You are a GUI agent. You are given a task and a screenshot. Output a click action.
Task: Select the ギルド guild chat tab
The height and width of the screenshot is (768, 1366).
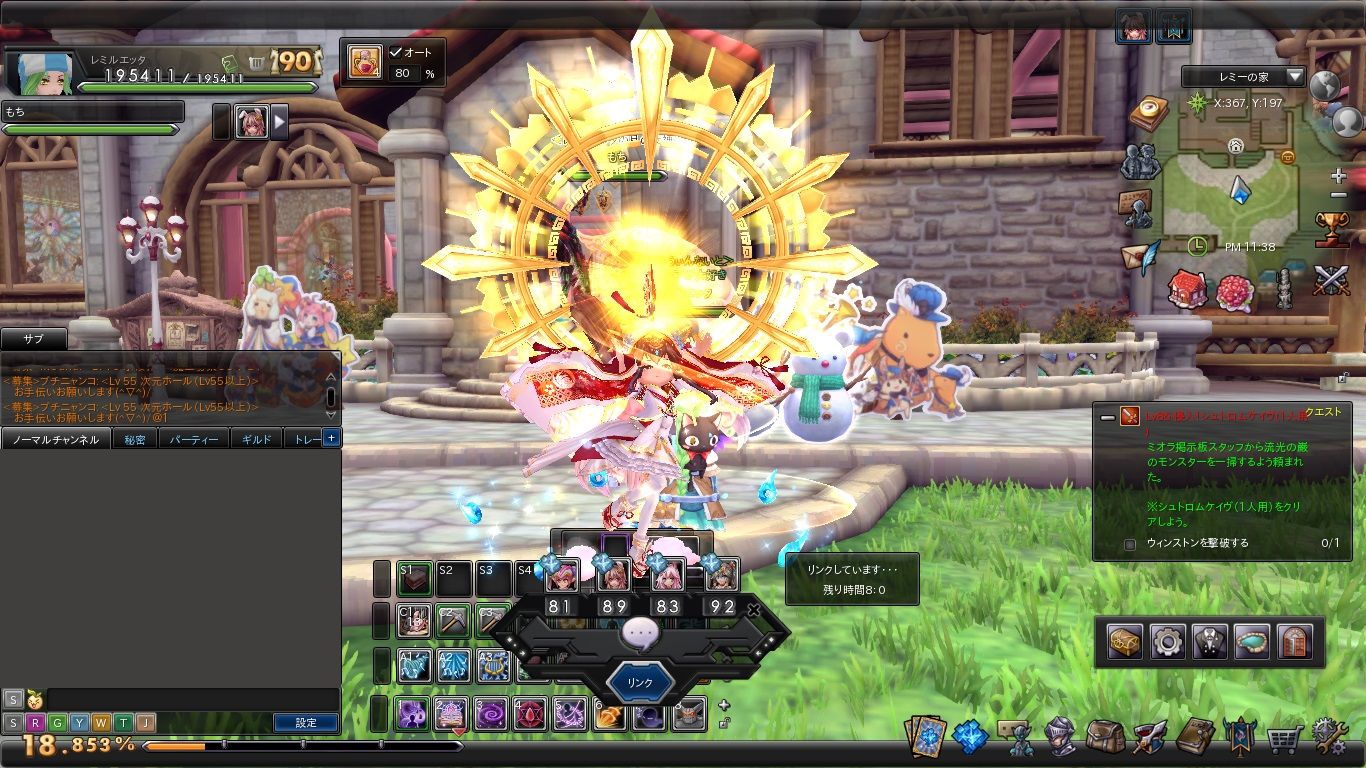click(x=256, y=439)
